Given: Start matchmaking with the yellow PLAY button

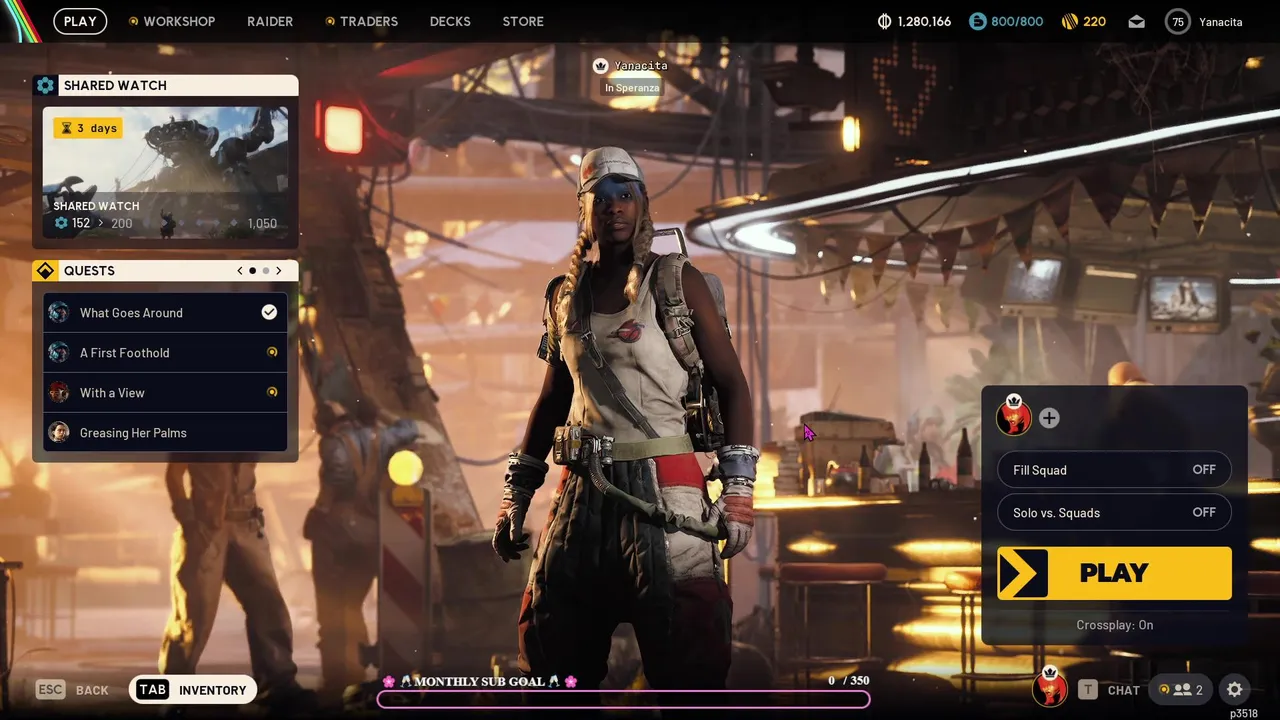Looking at the screenshot, I should 1114,573.
